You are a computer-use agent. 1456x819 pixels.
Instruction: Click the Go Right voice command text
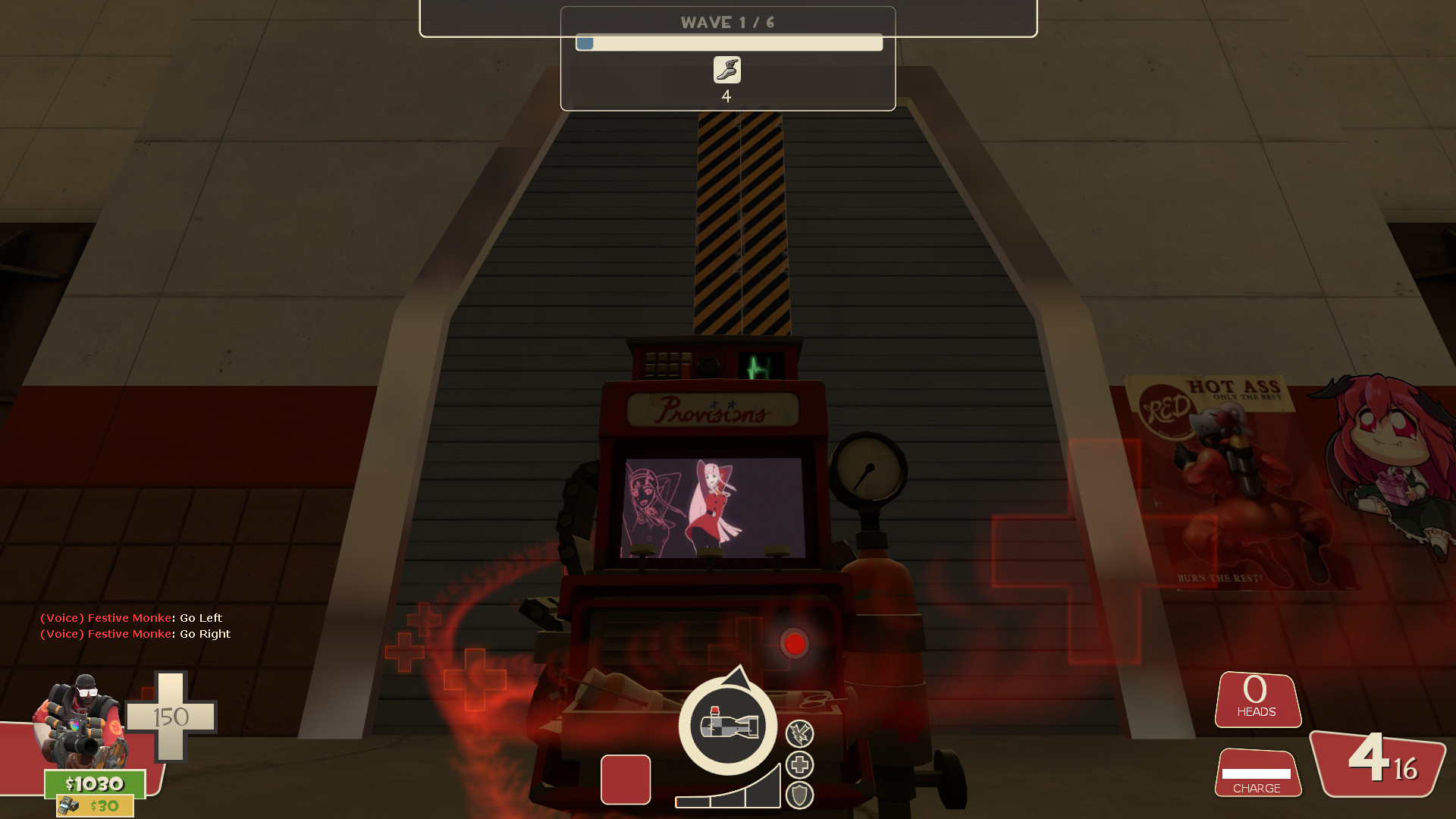pyautogui.click(x=134, y=634)
